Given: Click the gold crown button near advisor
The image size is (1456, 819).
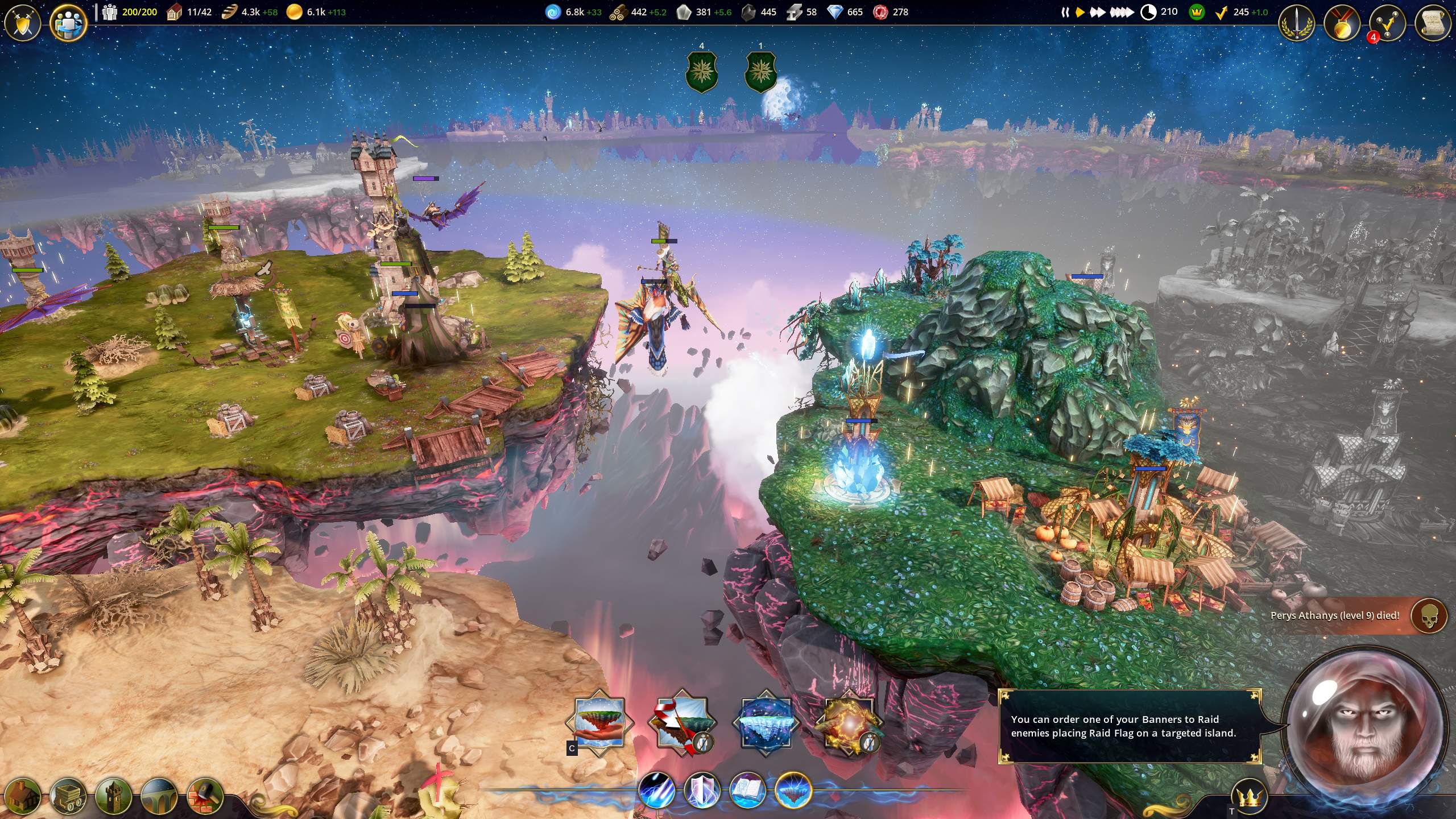Looking at the screenshot, I should 1250,797.
